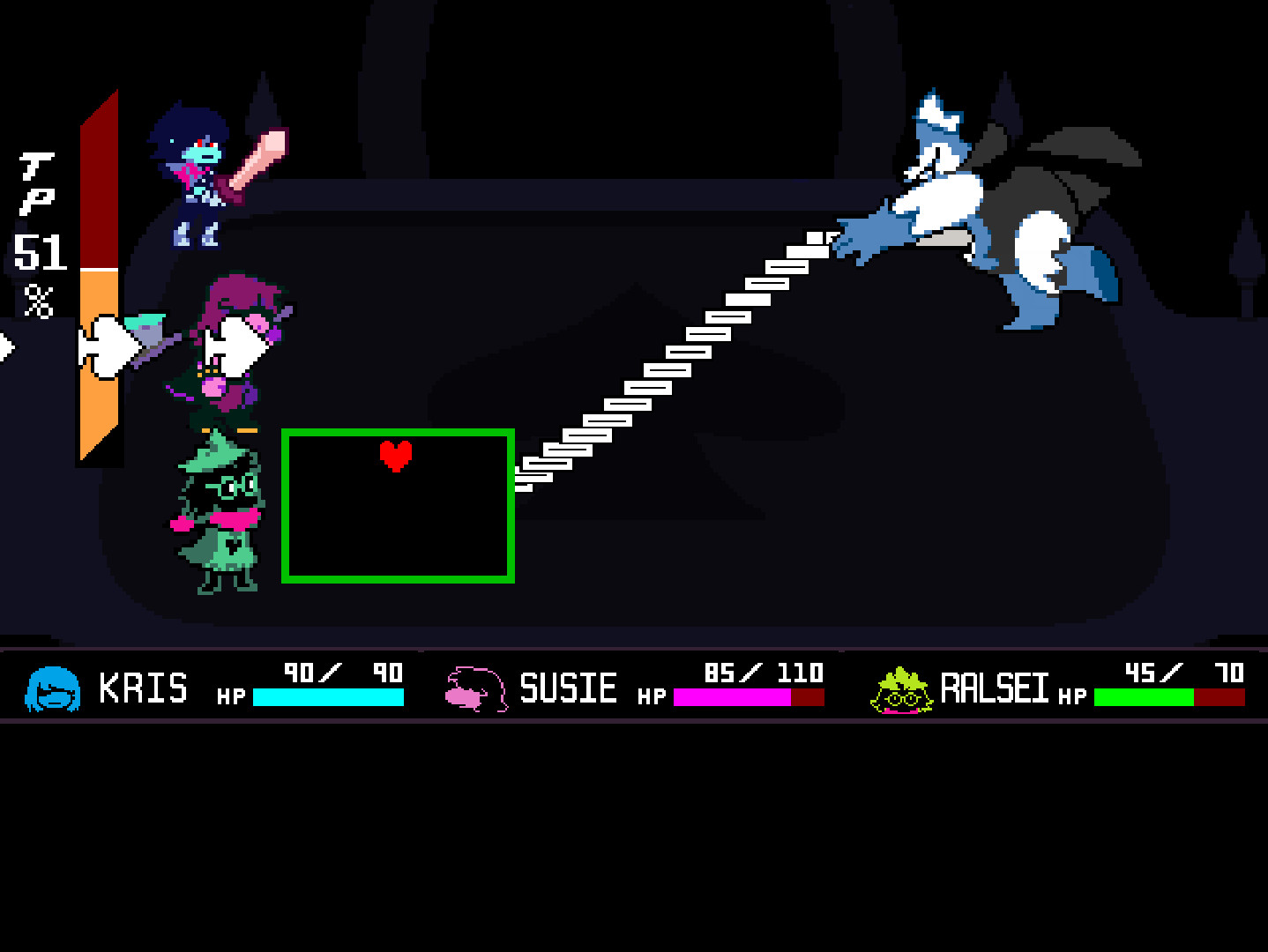Image resolution: width=1268 pixels, height=952 pixels.
Task: Click the green battle box border
Action: point(397,432)
